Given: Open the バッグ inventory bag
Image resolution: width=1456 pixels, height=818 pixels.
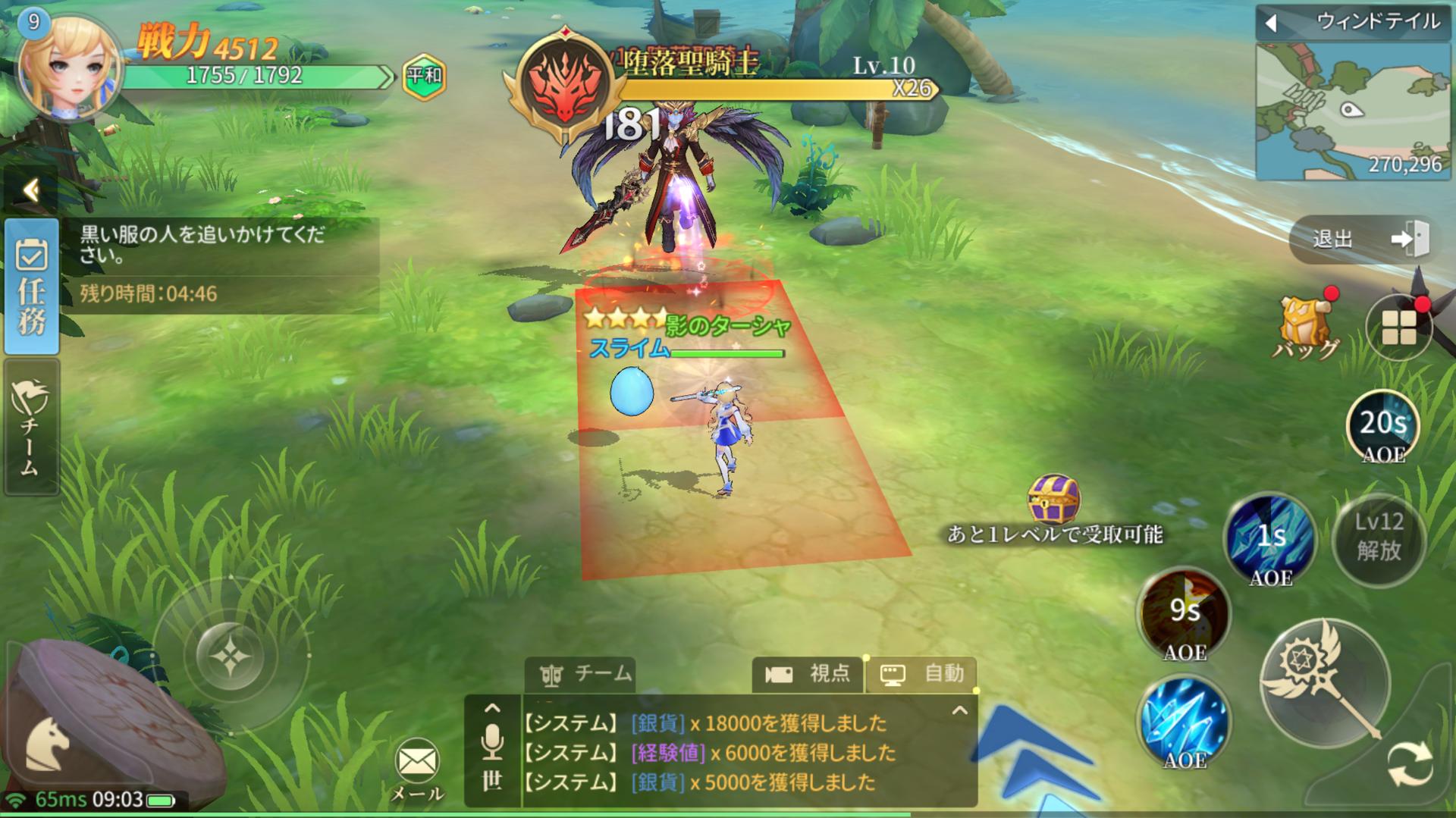Looking at the screenshot, I should click(x=1306, y=327).
